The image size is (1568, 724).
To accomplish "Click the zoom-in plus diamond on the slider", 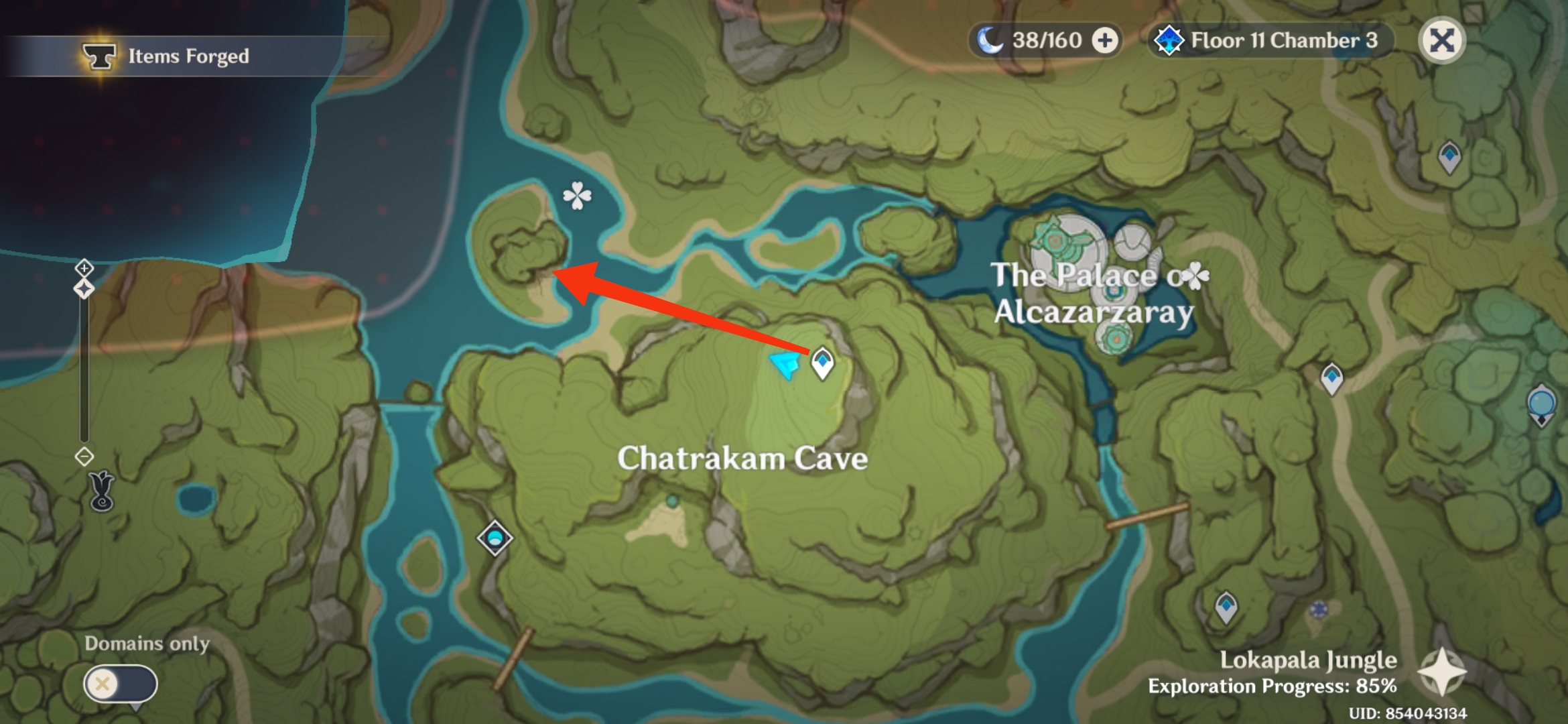I will pos(84,268).
